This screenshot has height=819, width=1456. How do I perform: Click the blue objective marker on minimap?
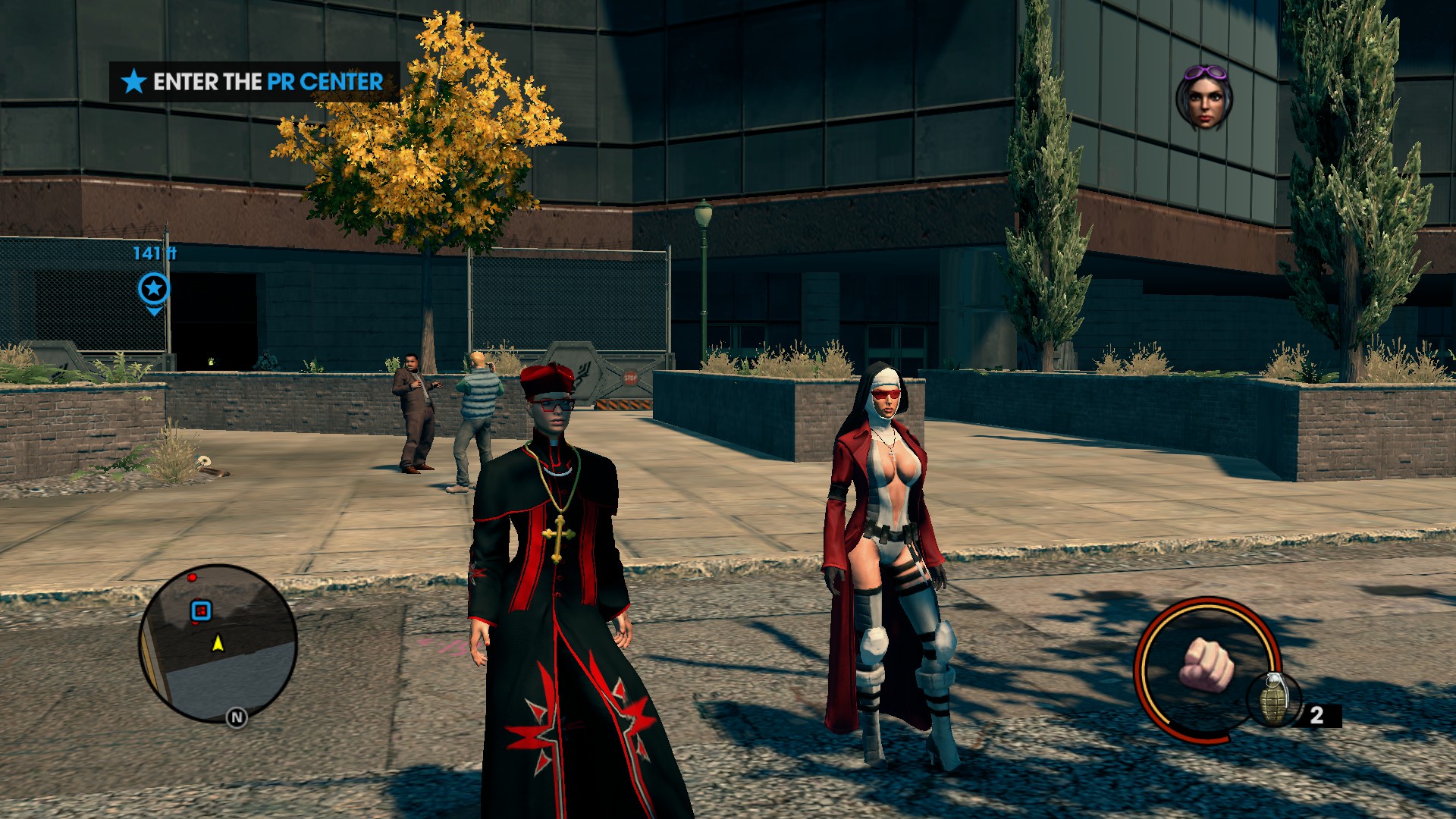(200, 610)
